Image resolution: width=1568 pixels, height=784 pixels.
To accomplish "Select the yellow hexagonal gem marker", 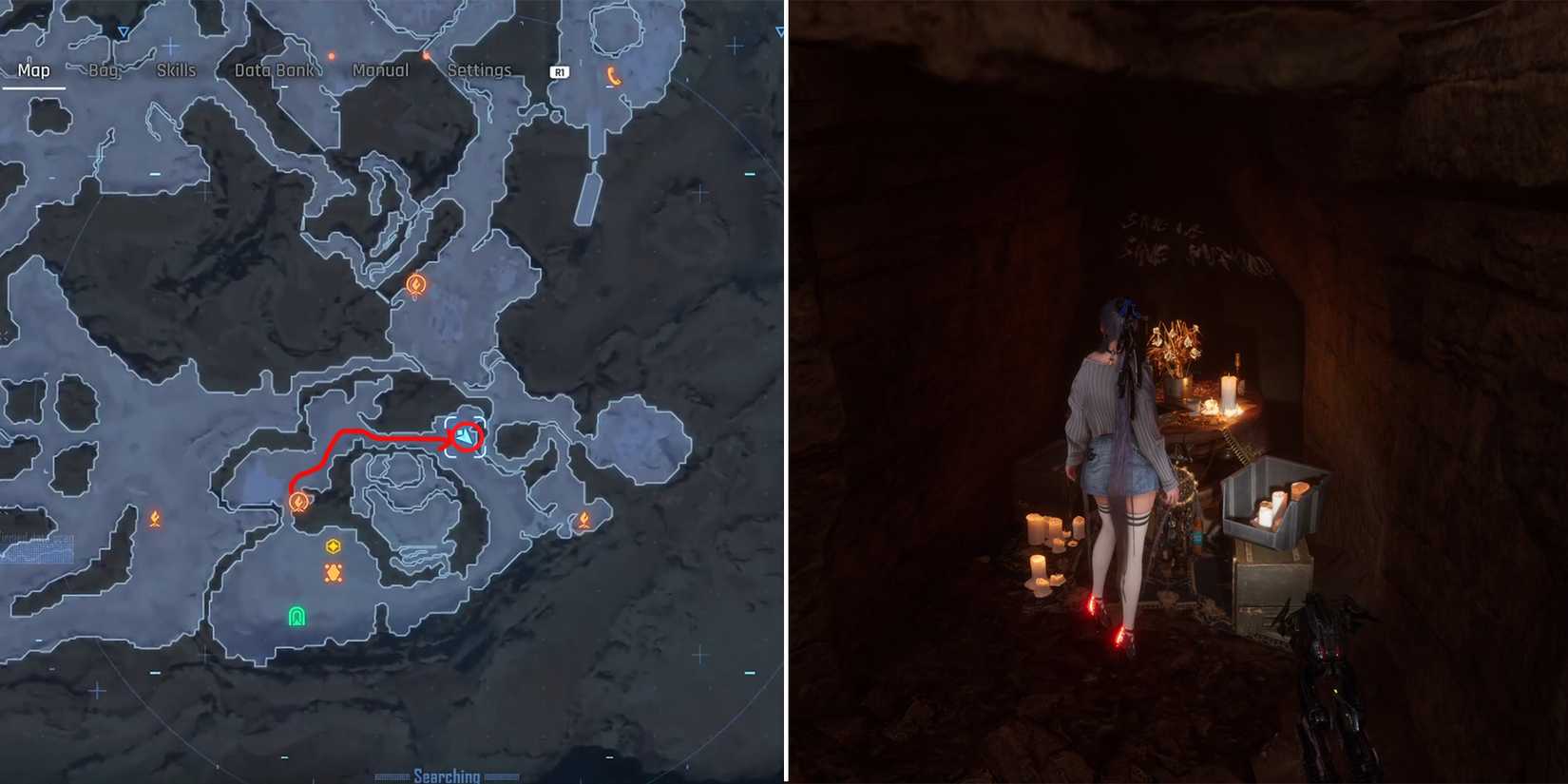I will pos(332,546).
